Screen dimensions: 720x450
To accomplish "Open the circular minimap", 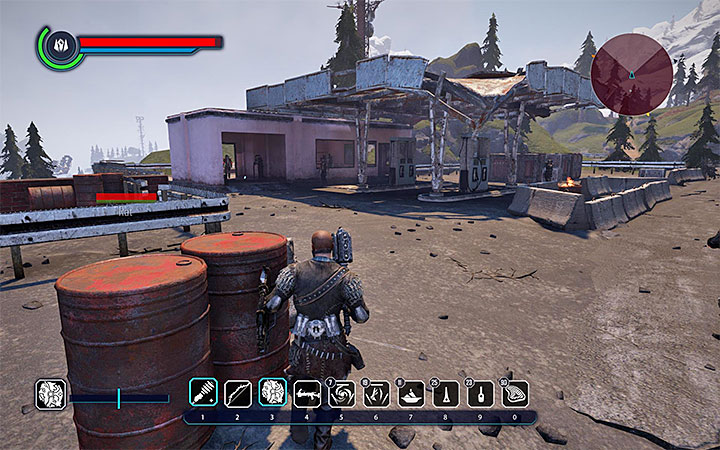I will coord(631,73).
